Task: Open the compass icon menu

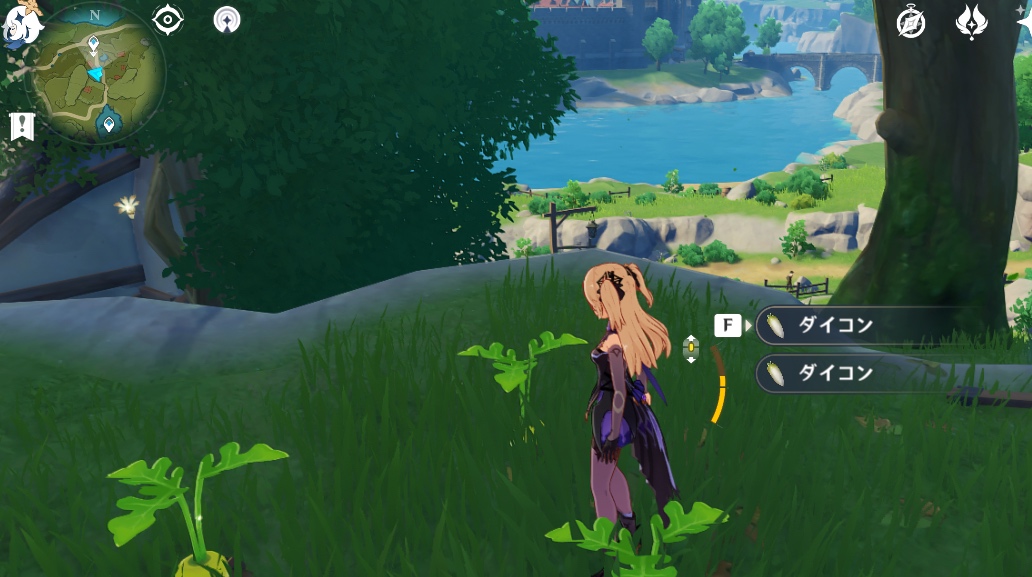Action: (x=911, y=22)
